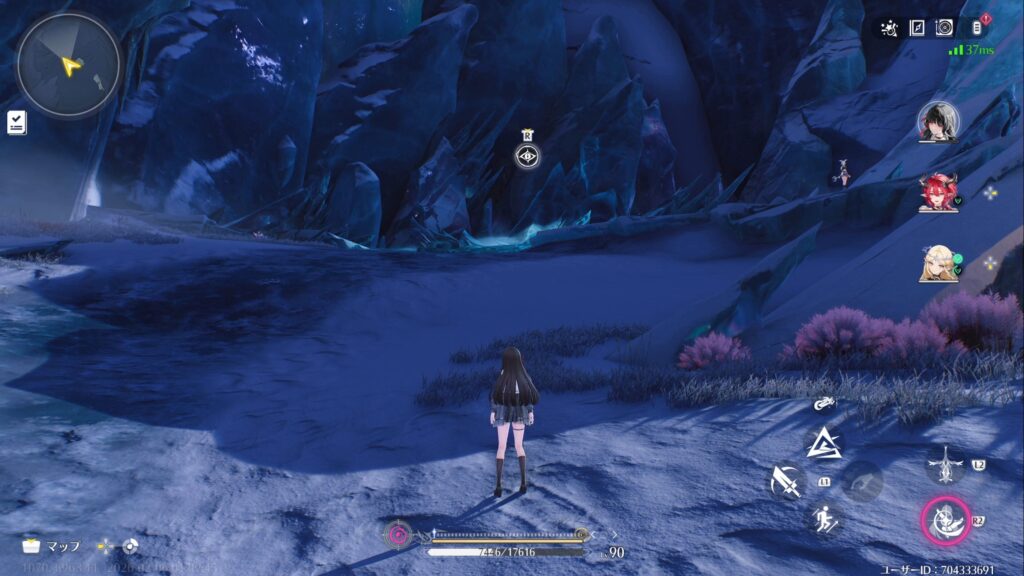The width and height of the screenshot is (1024, 576).
Task: Activate the winged echo skill icon
Action: [x=944, y=462]
